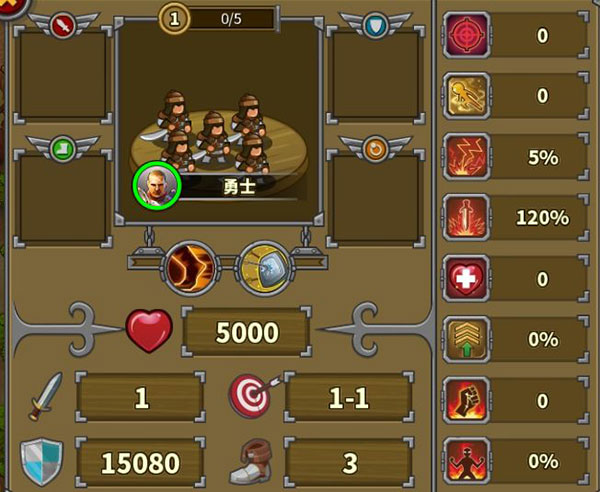Screen dimensions: 600x492
Task: Activate the fiery cracked-earth skill
Action: pyautogui.click(x=190, y=267)
